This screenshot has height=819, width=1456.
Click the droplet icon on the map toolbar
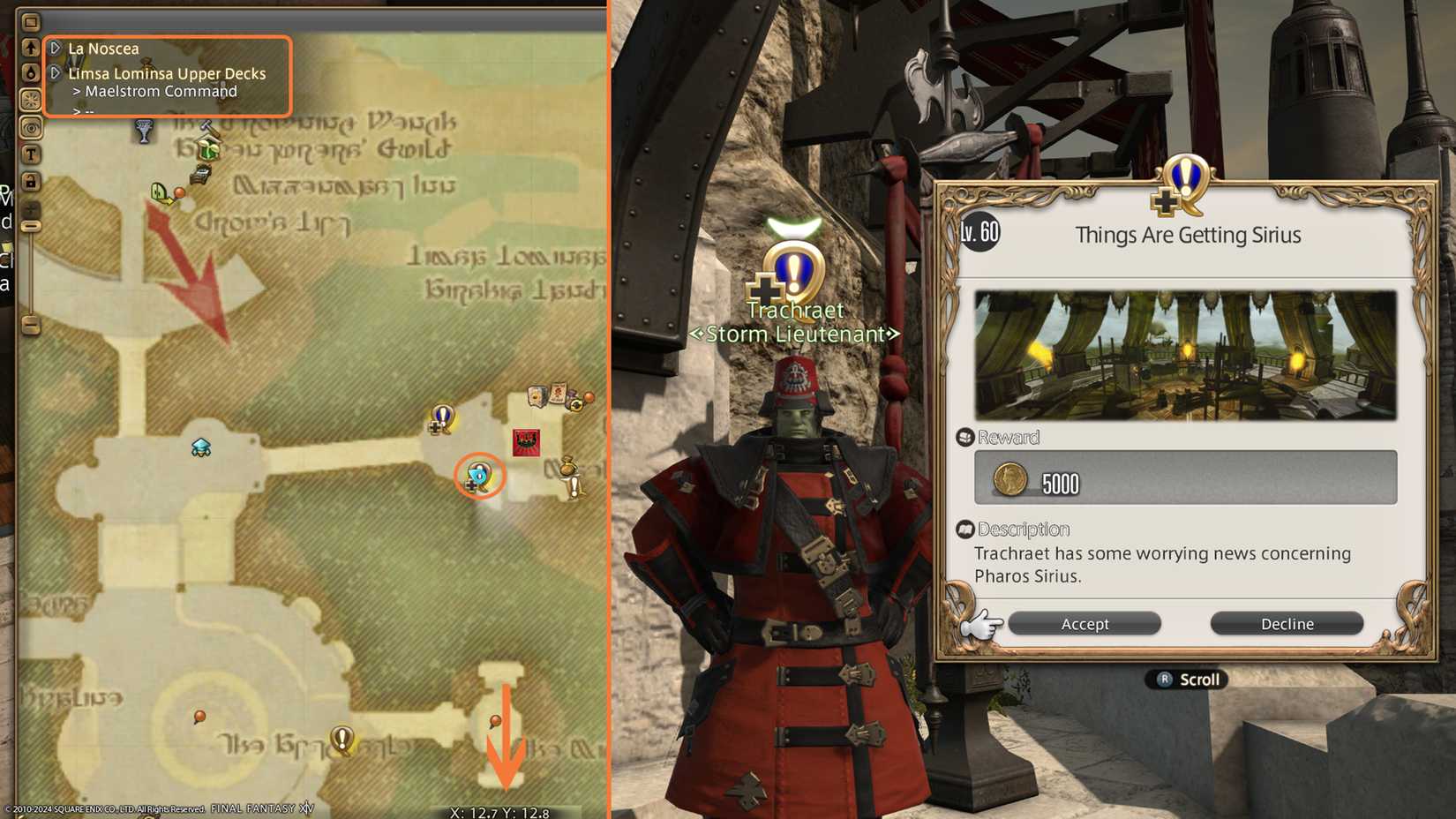(x=31, y=71)
